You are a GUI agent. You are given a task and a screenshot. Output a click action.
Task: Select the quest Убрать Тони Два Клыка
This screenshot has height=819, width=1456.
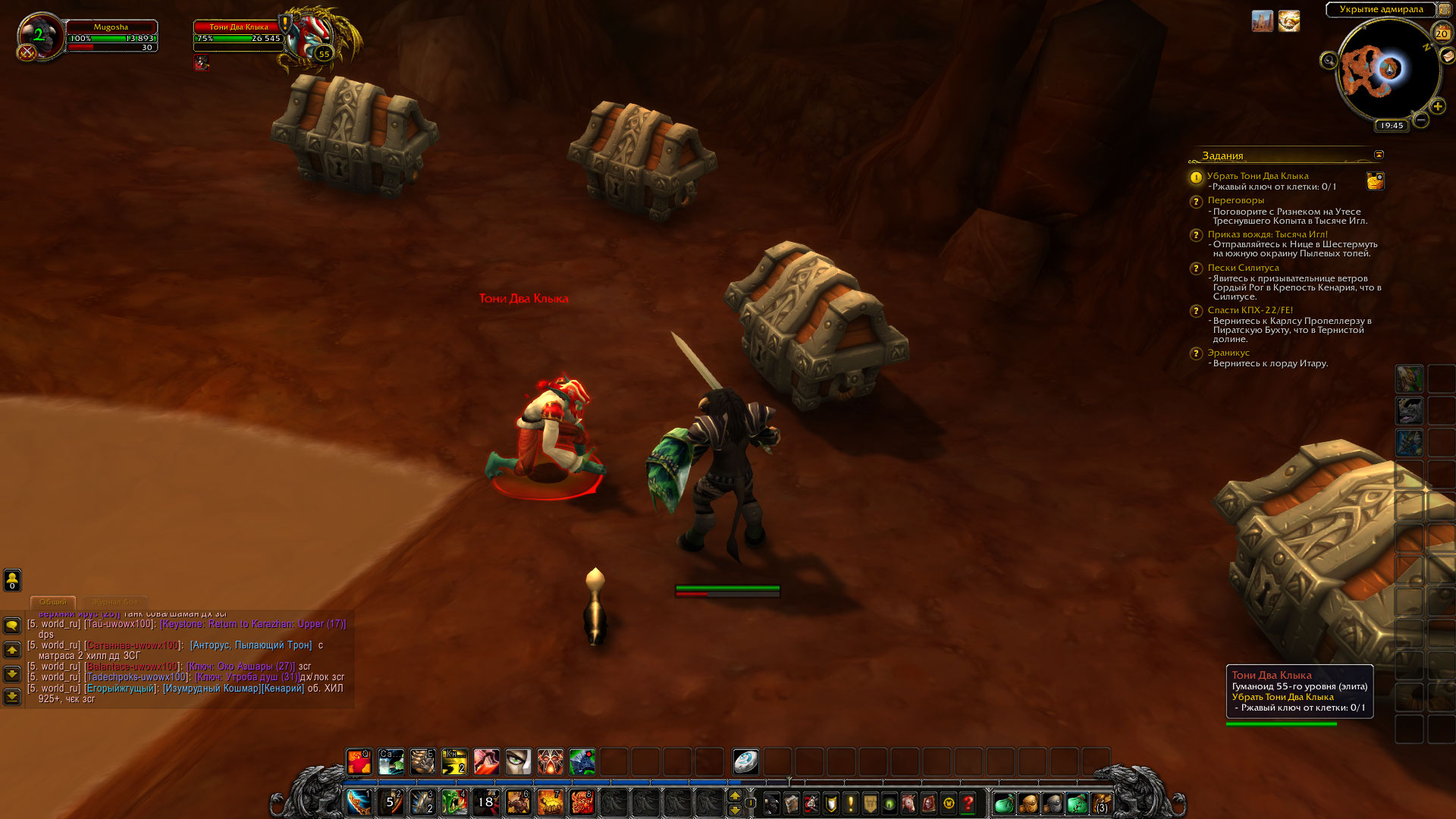tap(1257, 176)
